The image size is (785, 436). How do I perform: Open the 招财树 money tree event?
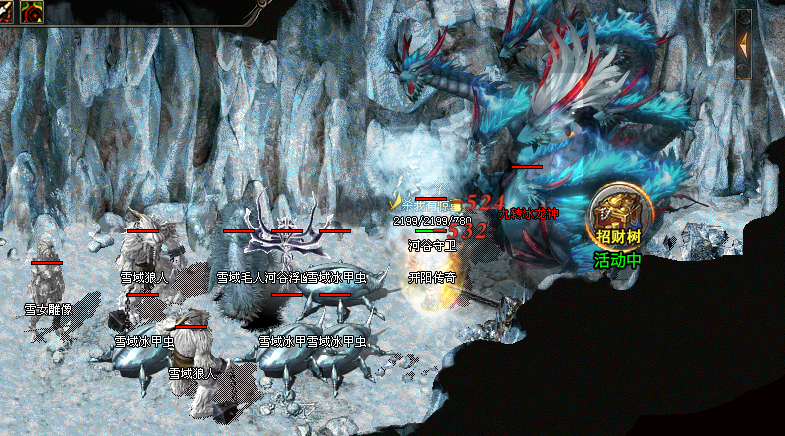click(618, 215)
